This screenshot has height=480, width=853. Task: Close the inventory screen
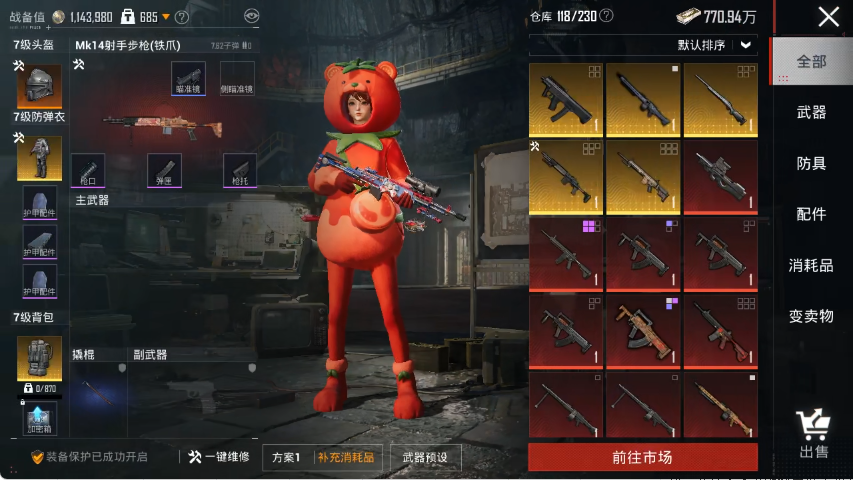click(828, 17)
